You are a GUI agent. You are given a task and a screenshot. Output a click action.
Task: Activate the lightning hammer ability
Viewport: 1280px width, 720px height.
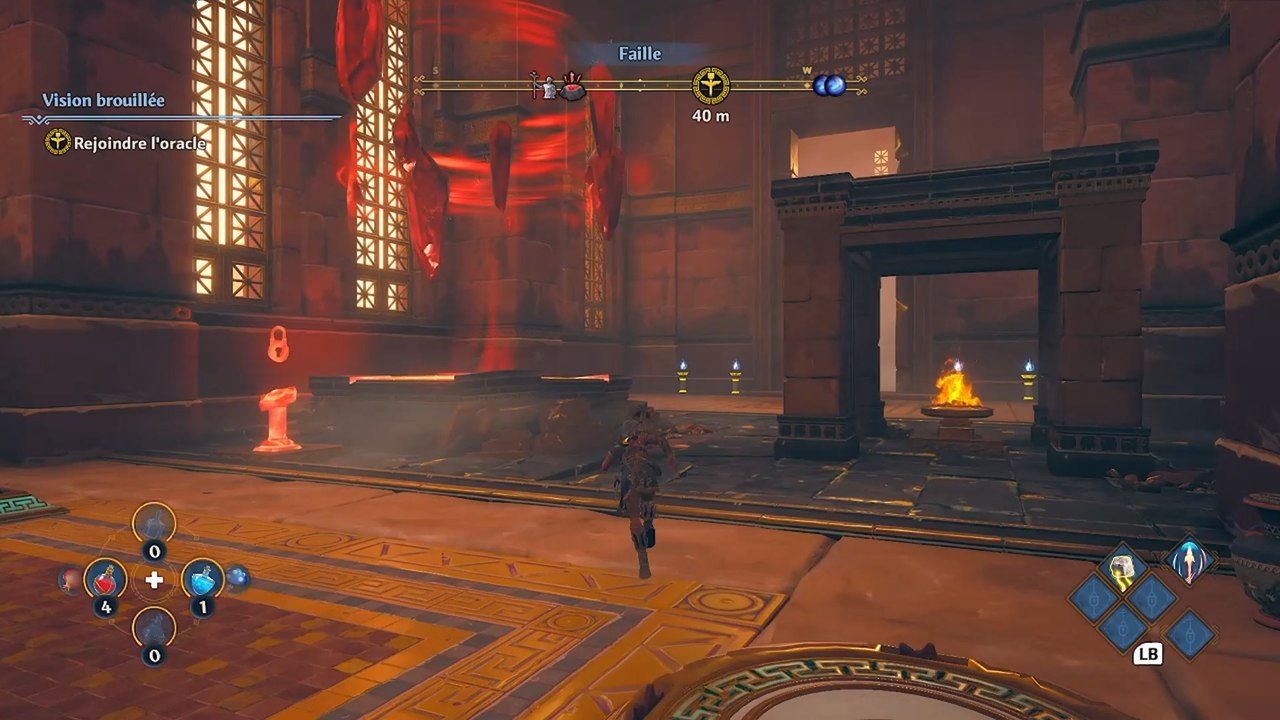[x=1122, y=567]
